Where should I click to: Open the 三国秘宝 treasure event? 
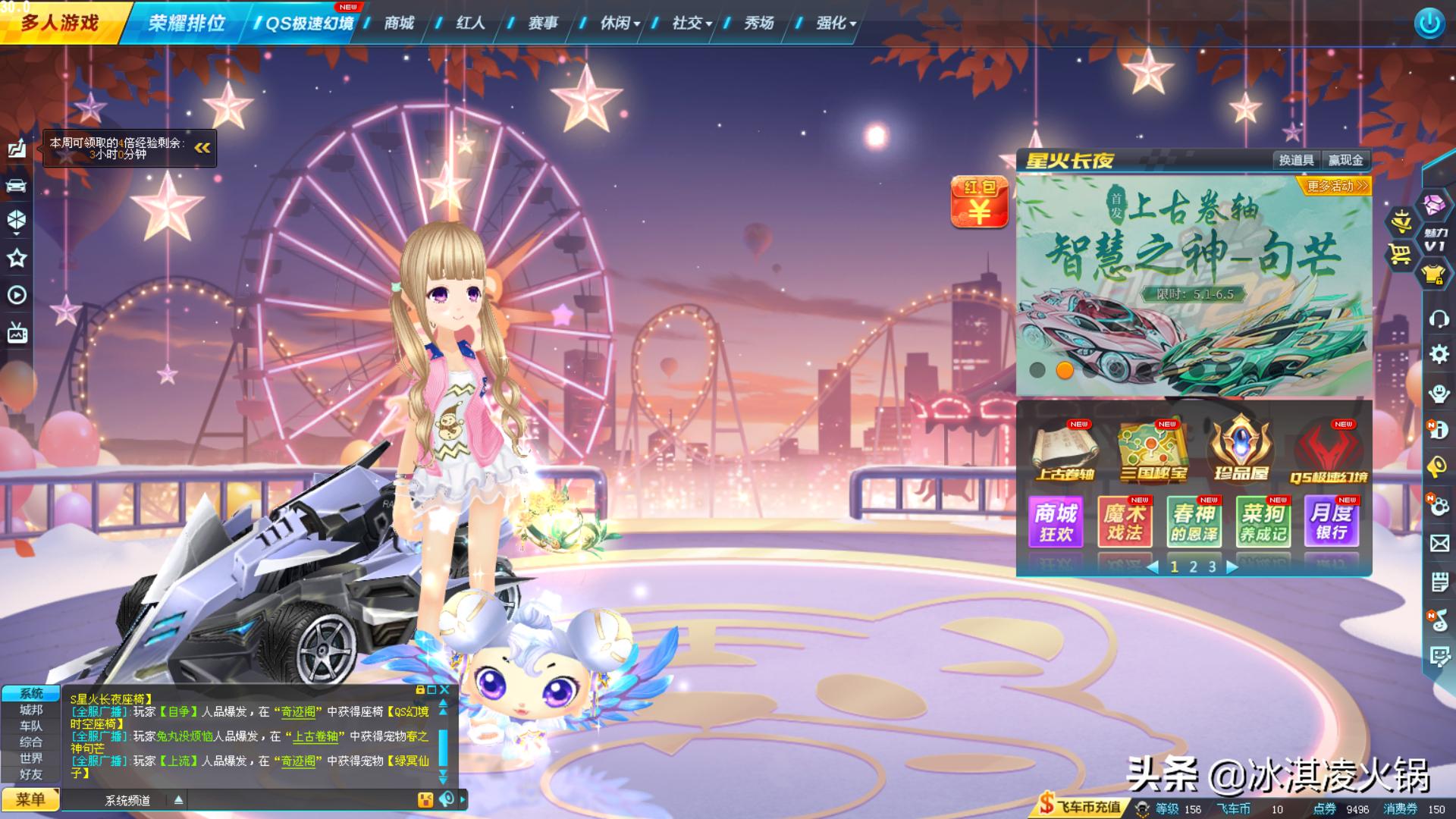click(1153, 450)
